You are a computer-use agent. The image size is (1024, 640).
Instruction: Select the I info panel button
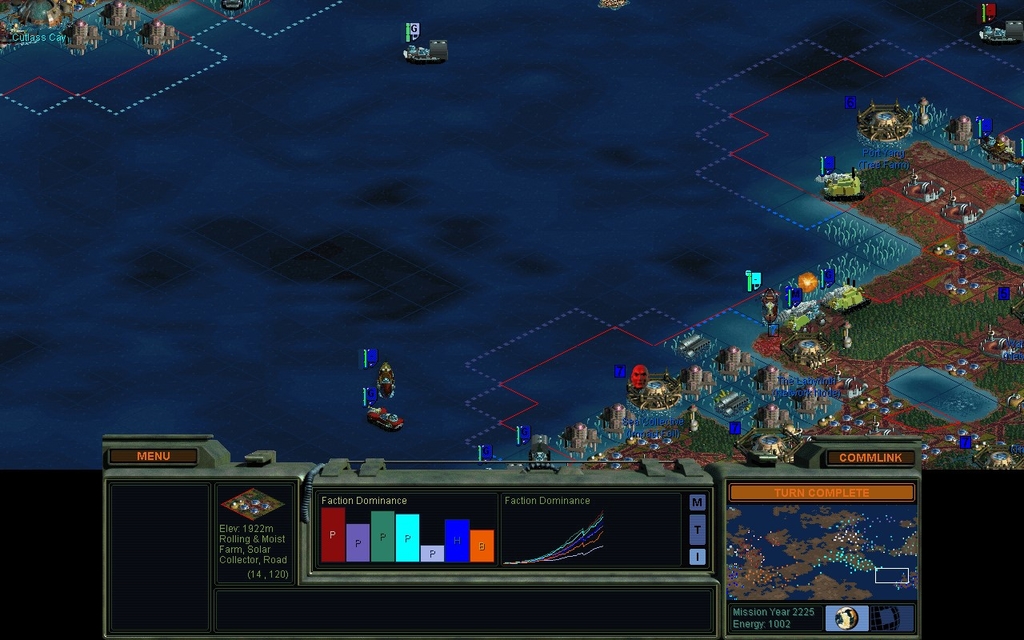tap(697, 556)
